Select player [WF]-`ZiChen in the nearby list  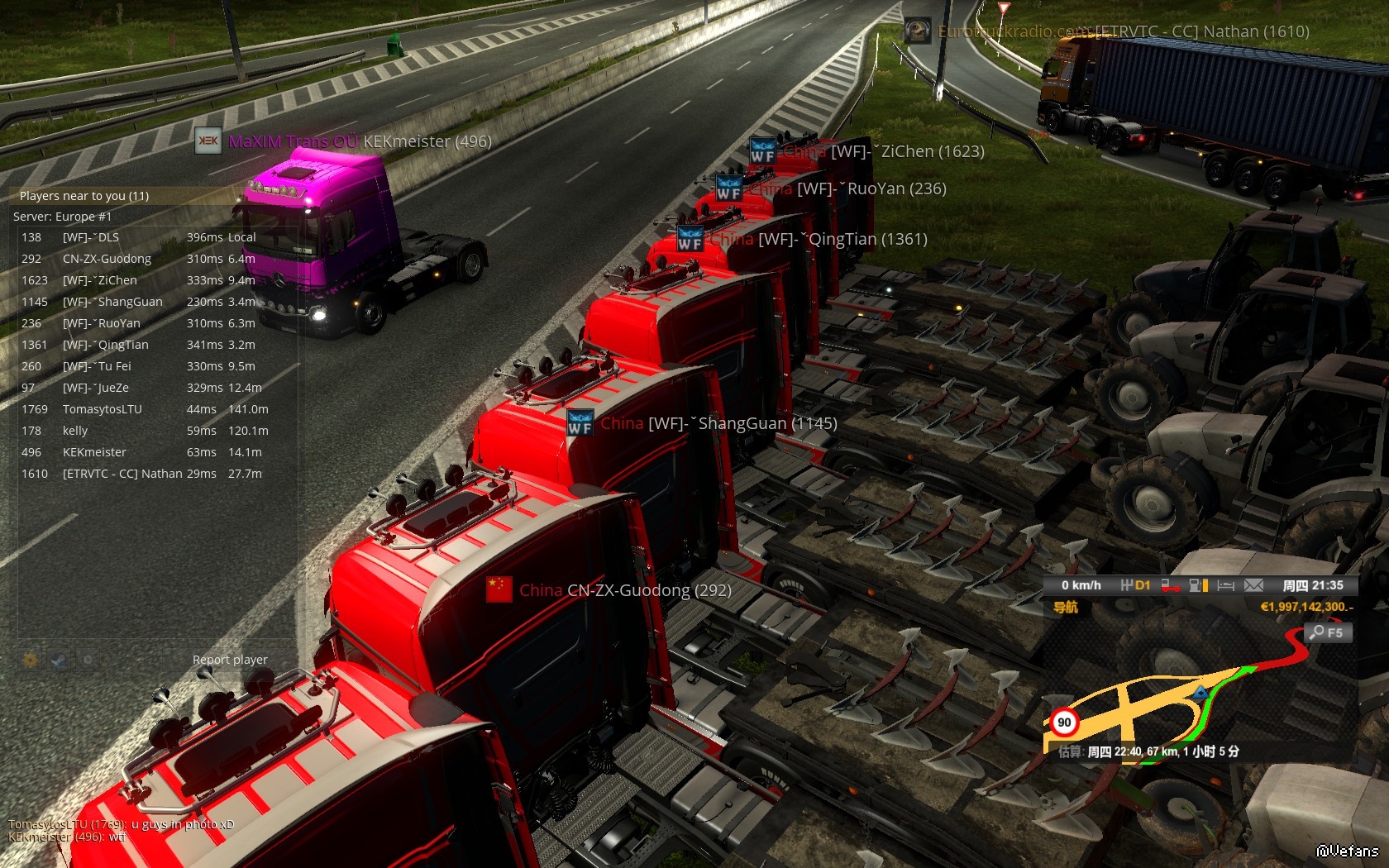[x=99, y=280]
